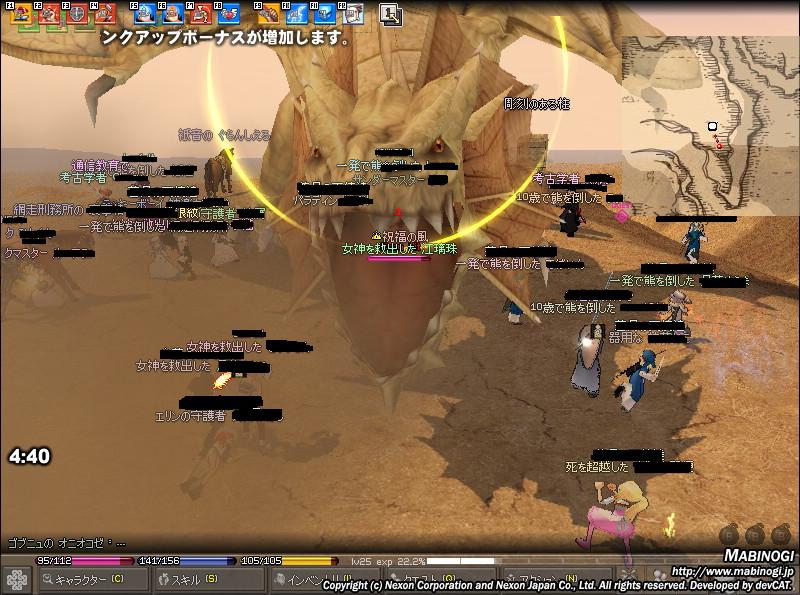Activate the winged heart skill in F8
Image resolution: width=800 pixels, height=595 pixels.
tap(229, 14)
